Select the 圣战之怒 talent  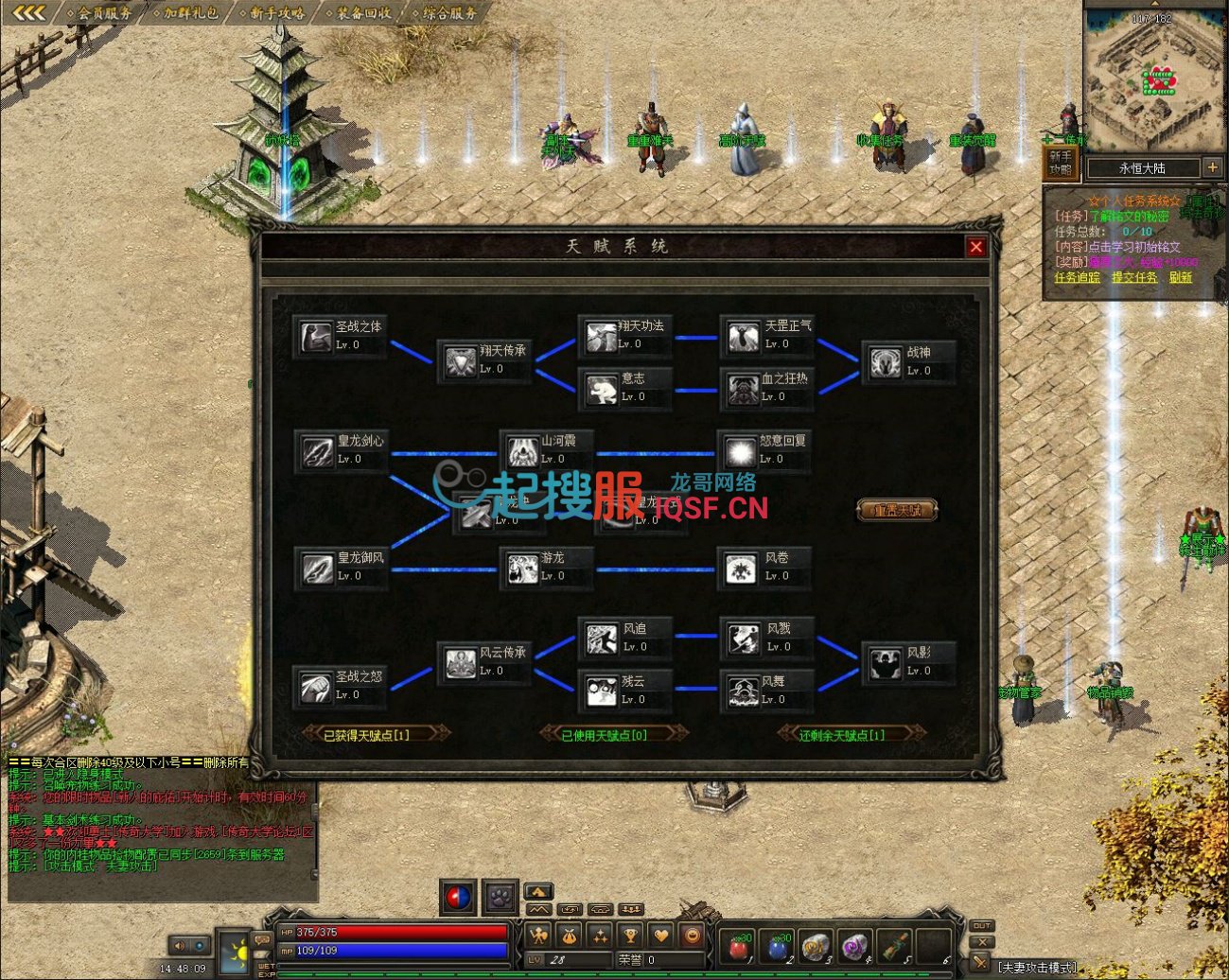click(x=318, y=687)
